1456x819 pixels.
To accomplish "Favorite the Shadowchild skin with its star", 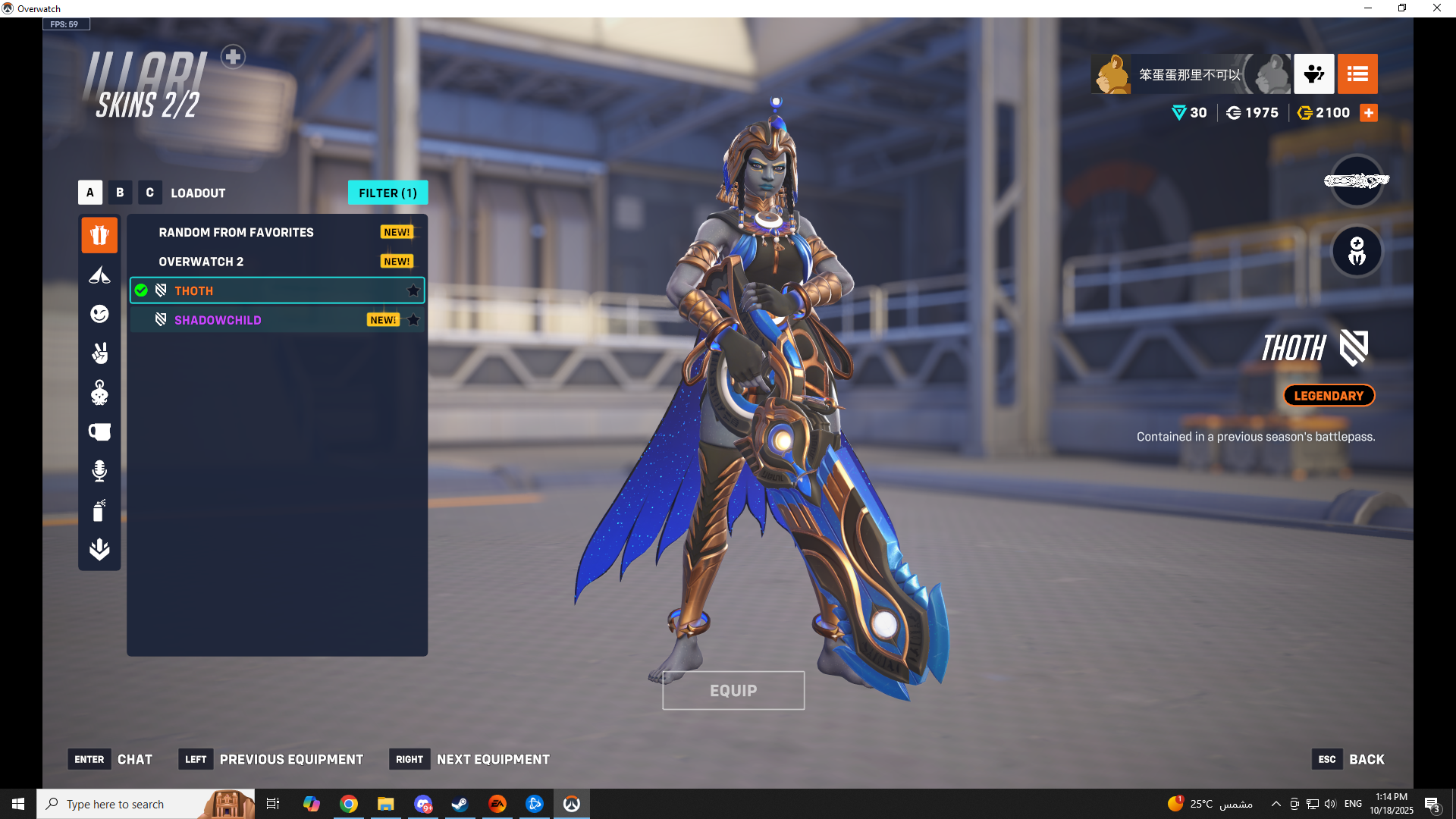I will [x=413, y=320].
